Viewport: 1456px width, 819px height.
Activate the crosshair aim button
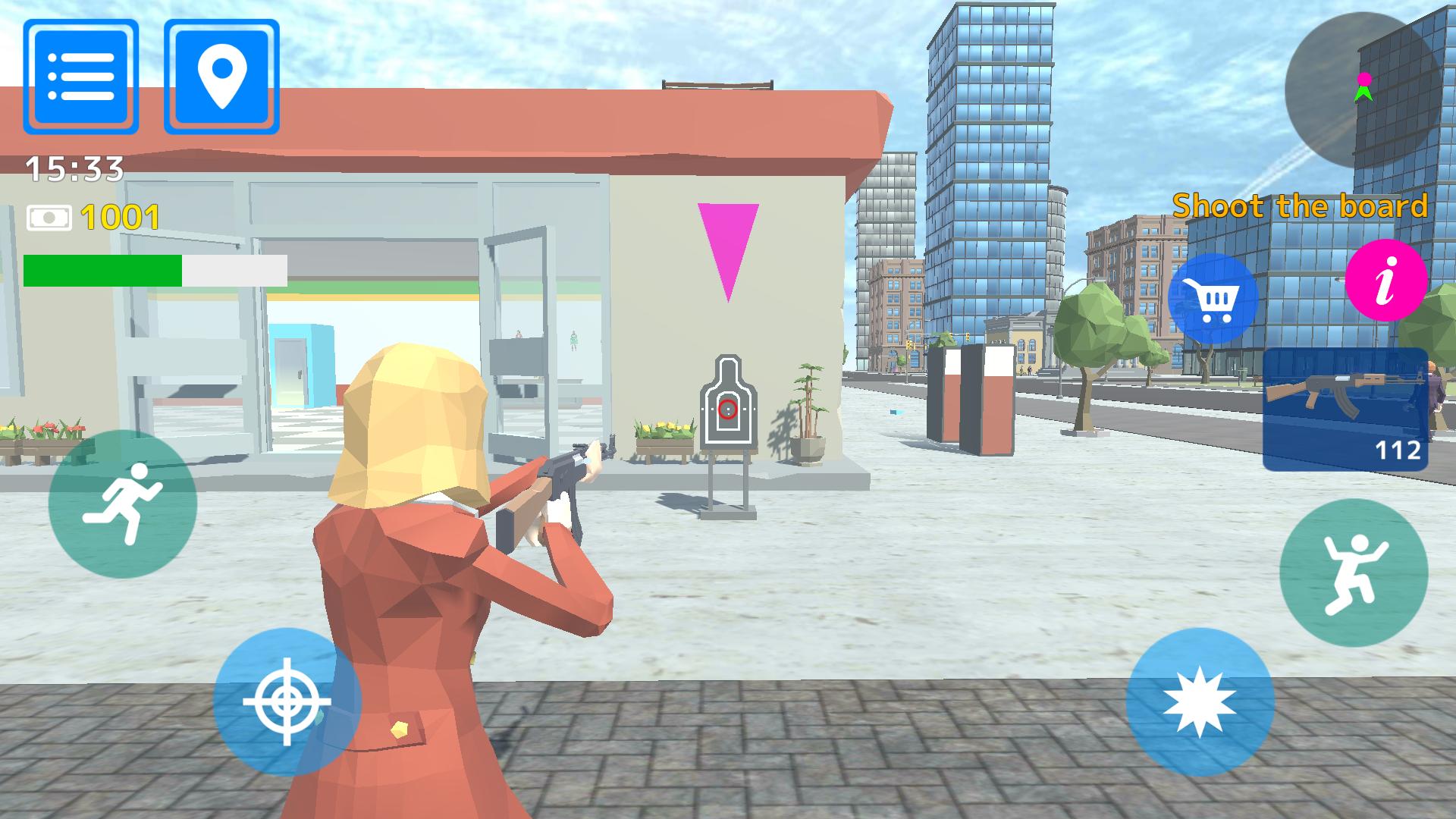[287, 701]
